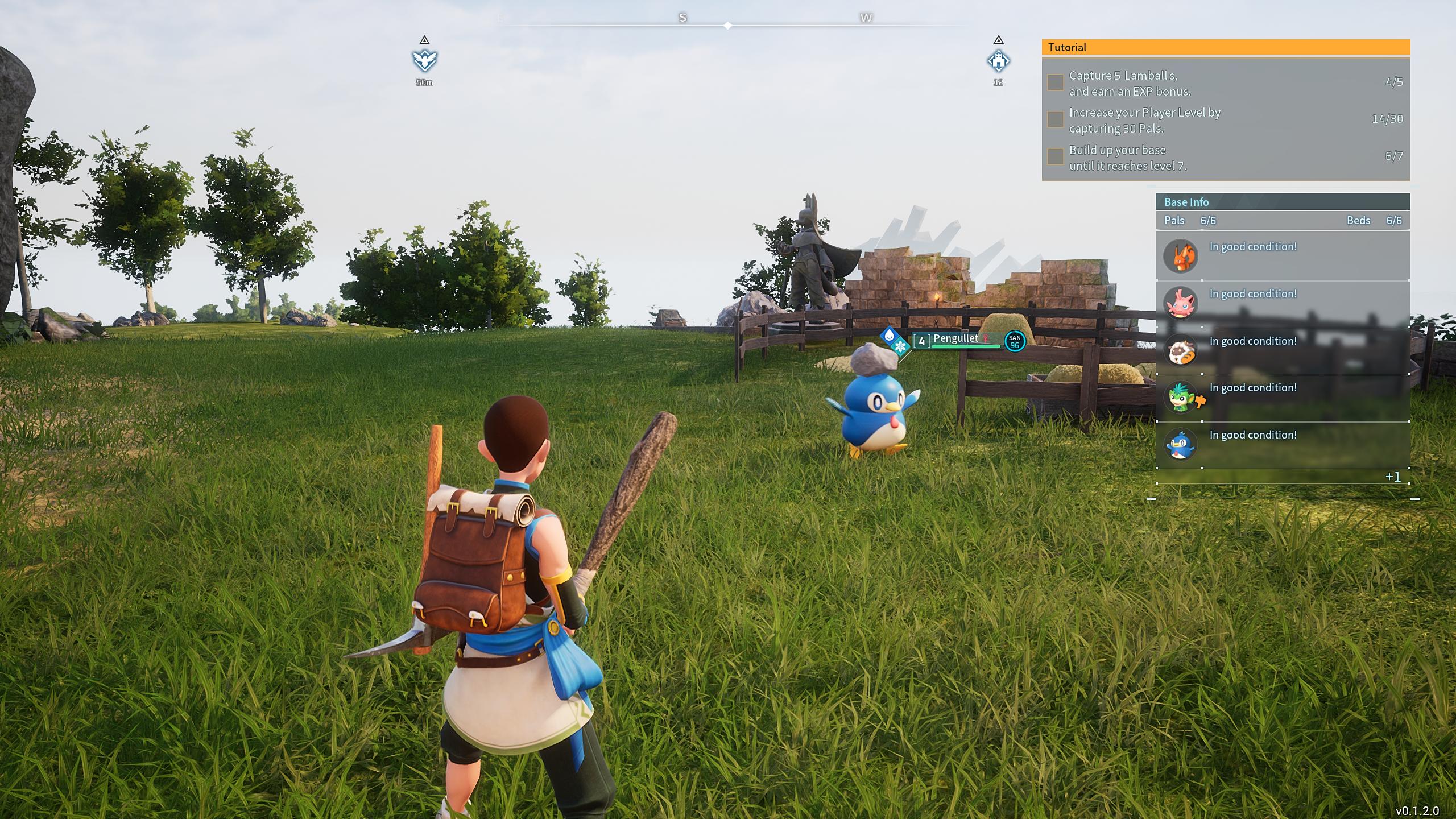Pick the blue penguin portrait in Base Info

point(1180,444)
